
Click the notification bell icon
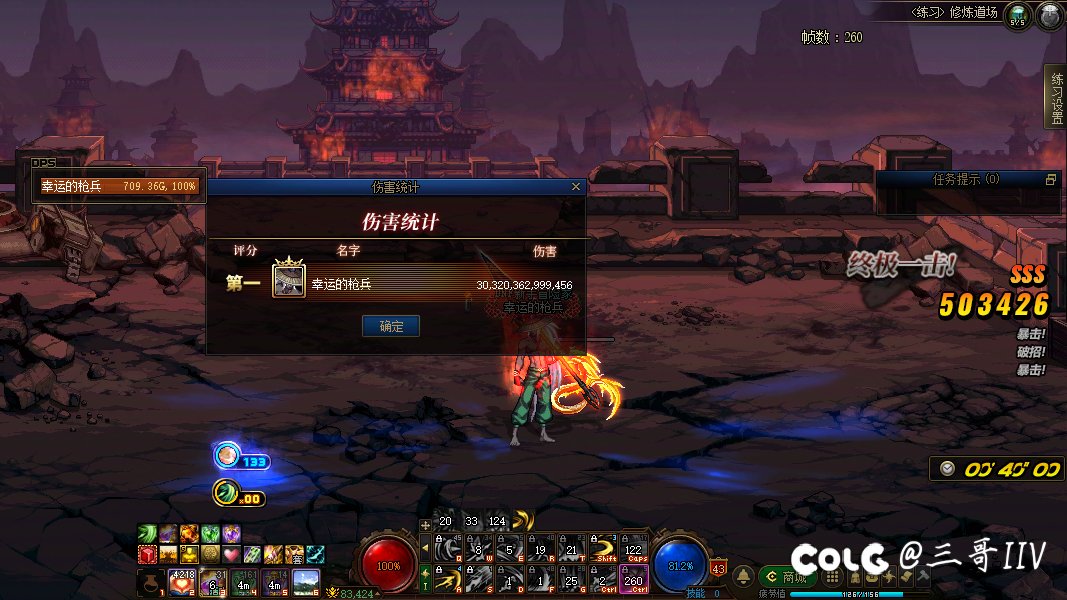pos(744,577)
